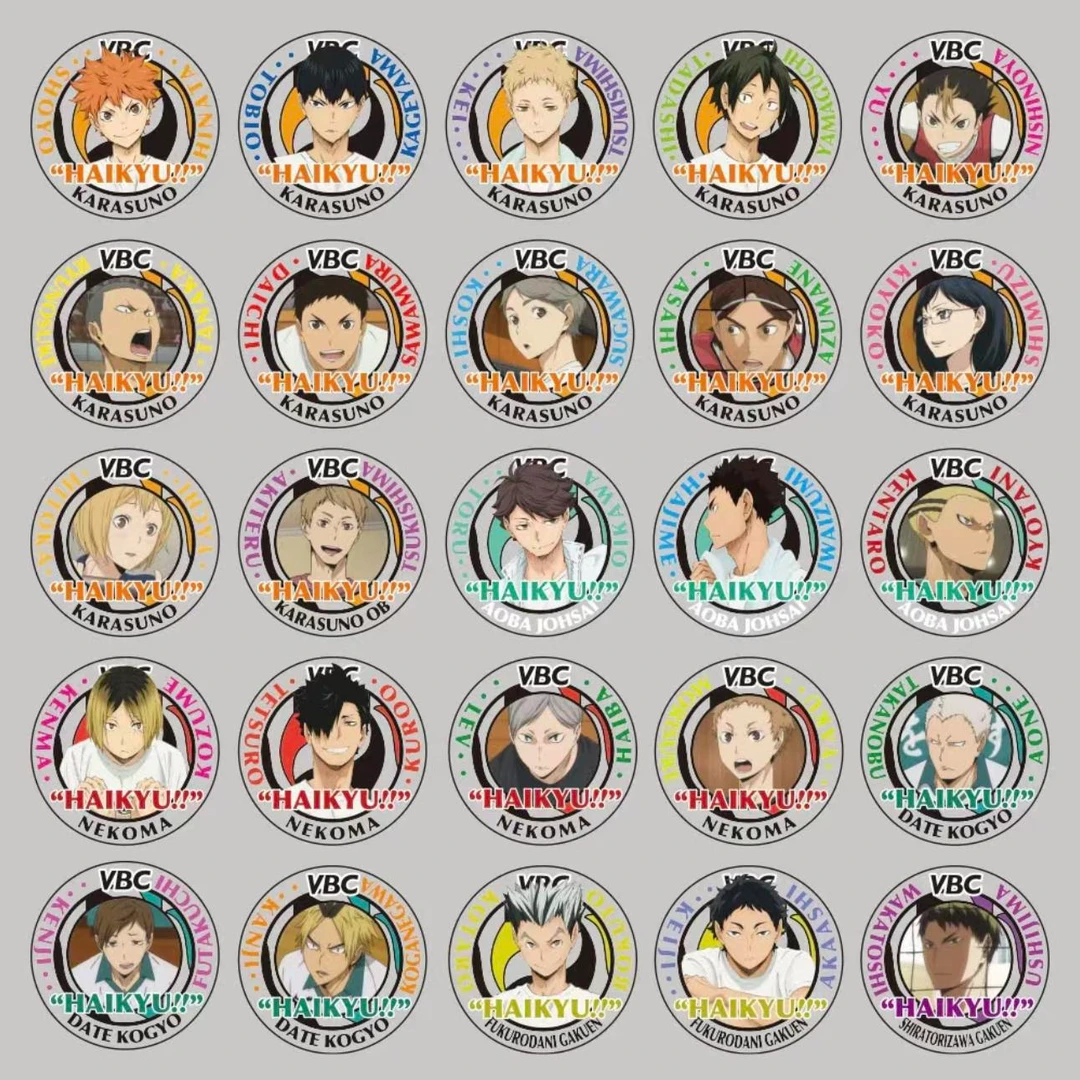Pick the Takanobu Aone badge
The width and height of the screenshot is (1080, 1080).
coord(955,750)
